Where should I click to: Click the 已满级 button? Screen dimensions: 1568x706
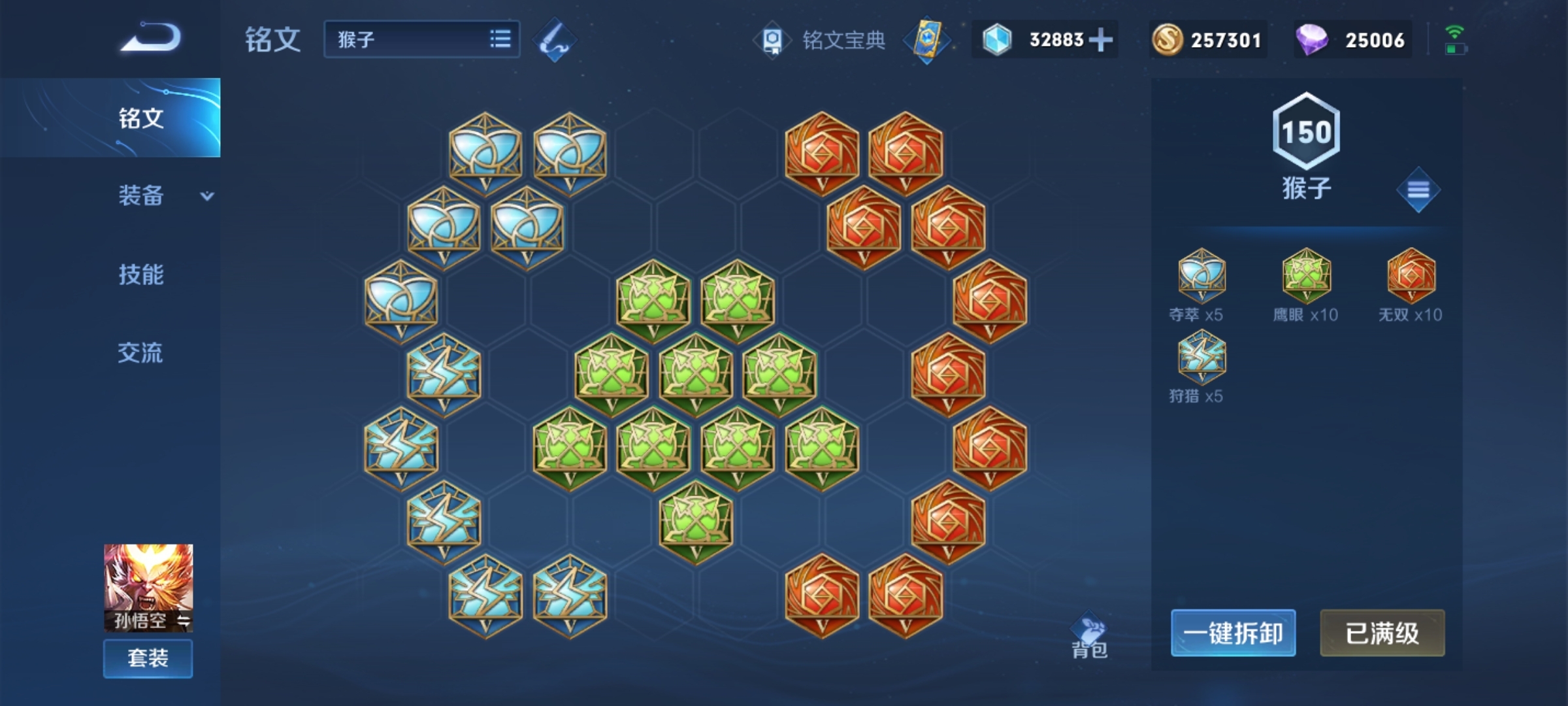pyautogui.click(x=1382, y=633)
